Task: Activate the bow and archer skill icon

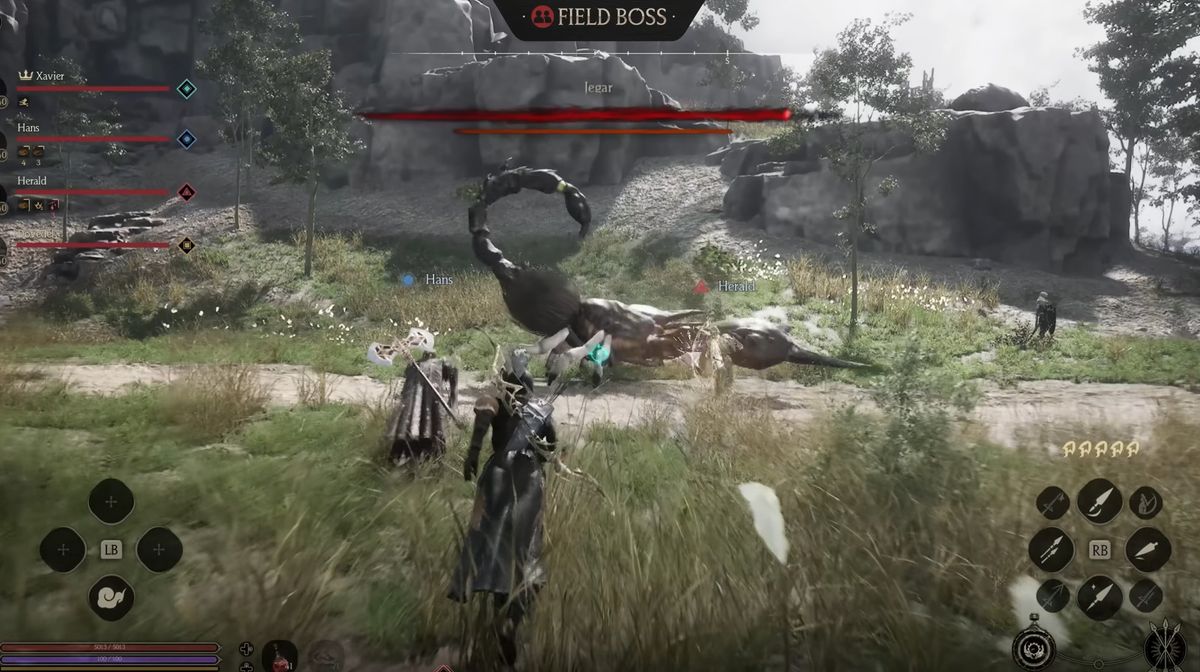Action: (1146, 502)
